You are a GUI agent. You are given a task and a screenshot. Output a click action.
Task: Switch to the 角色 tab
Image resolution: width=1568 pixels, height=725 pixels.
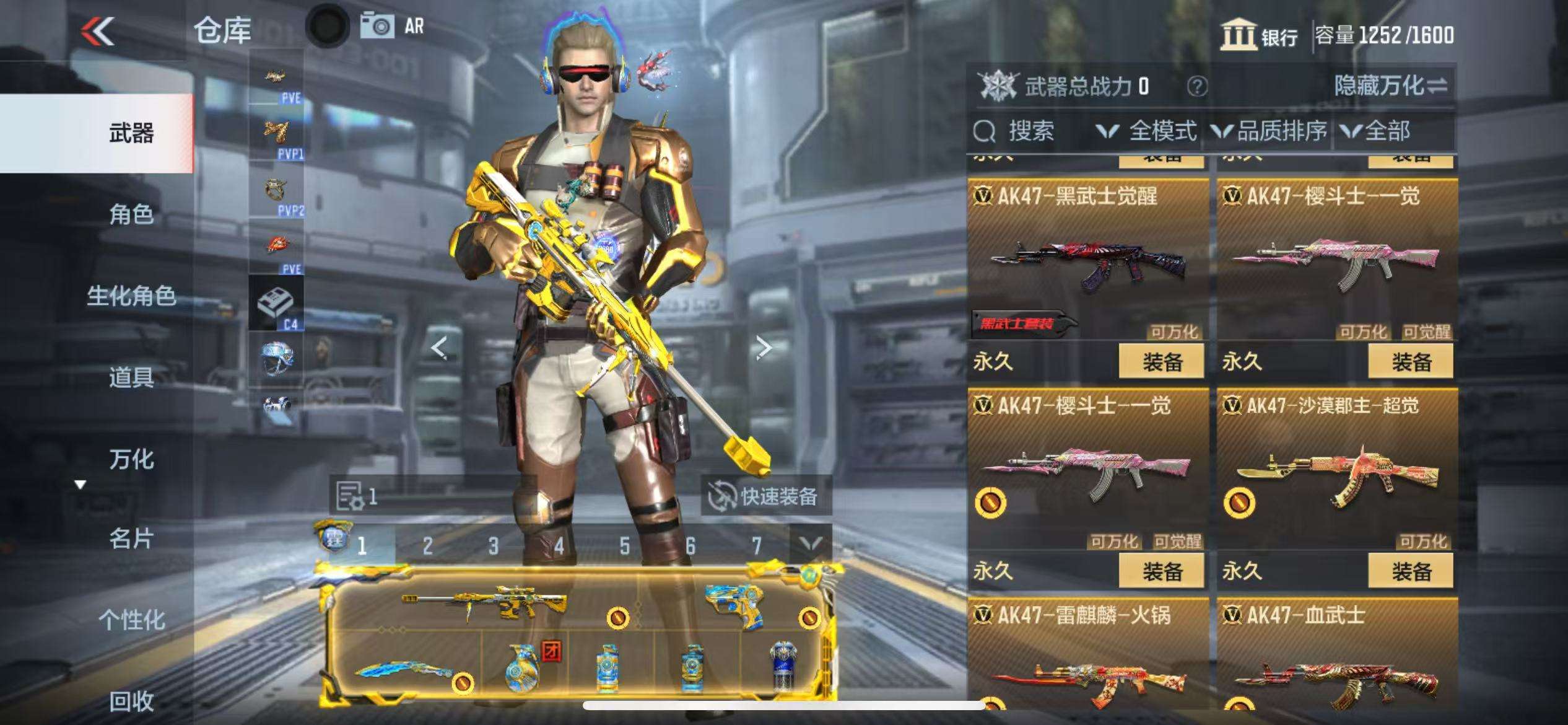pos(131,214)
